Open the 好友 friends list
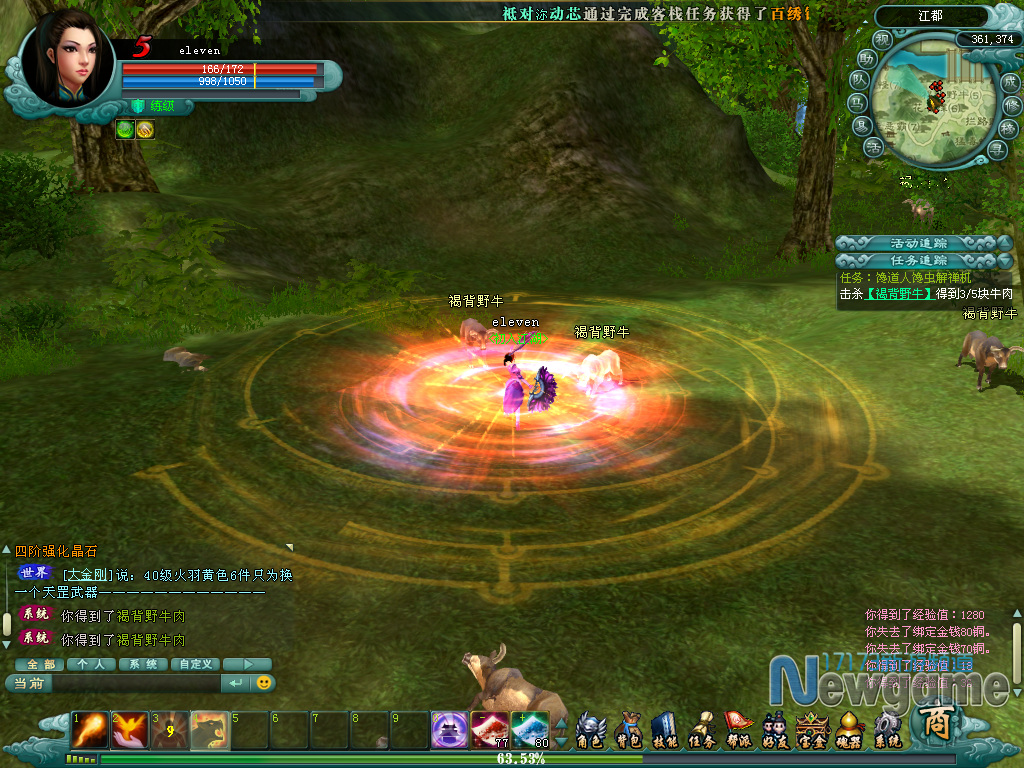This screenshot has width=1024, height=768. coord(774,731)
